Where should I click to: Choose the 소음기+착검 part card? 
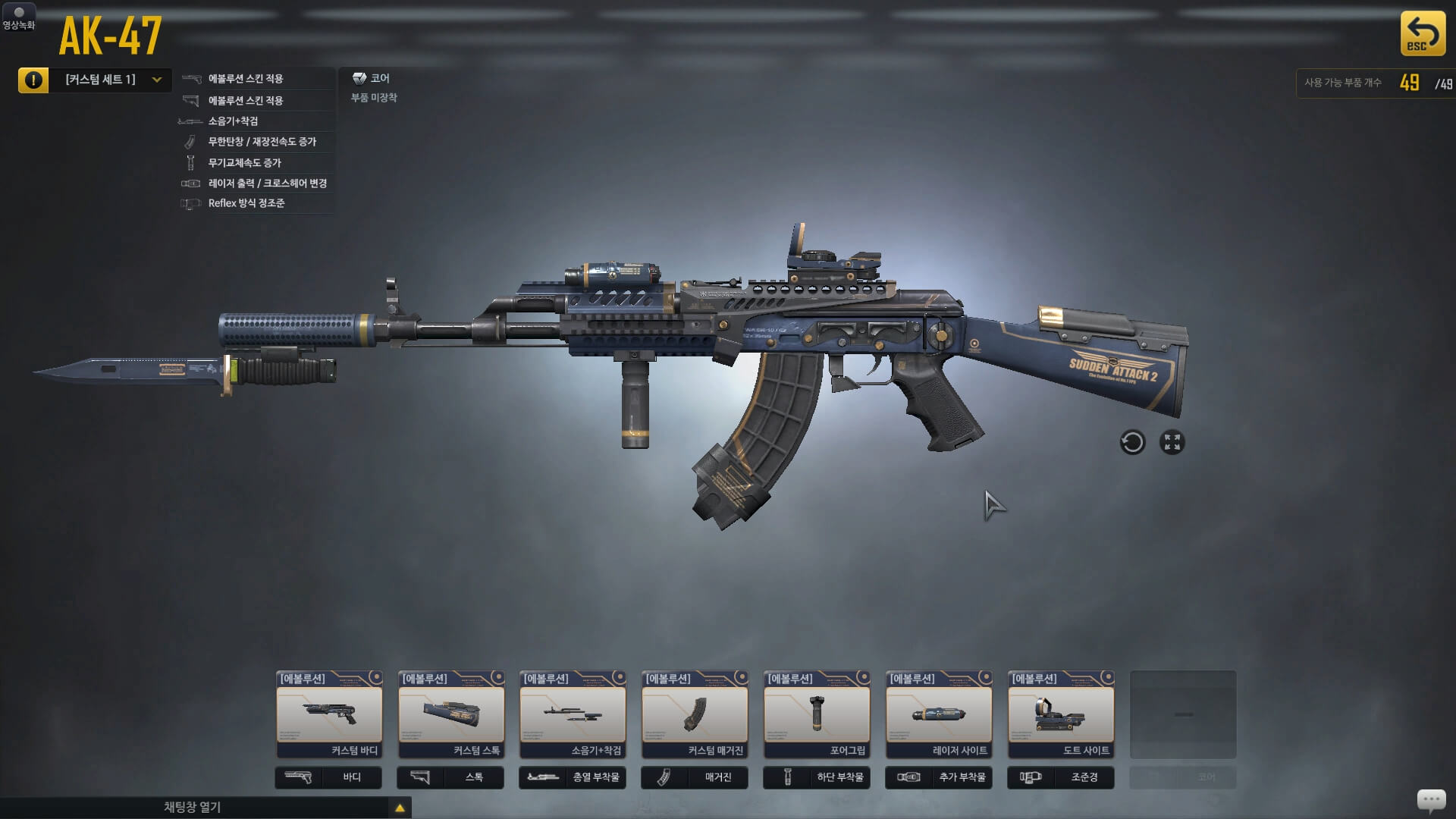pyautogui.click(x=573, y=714)
